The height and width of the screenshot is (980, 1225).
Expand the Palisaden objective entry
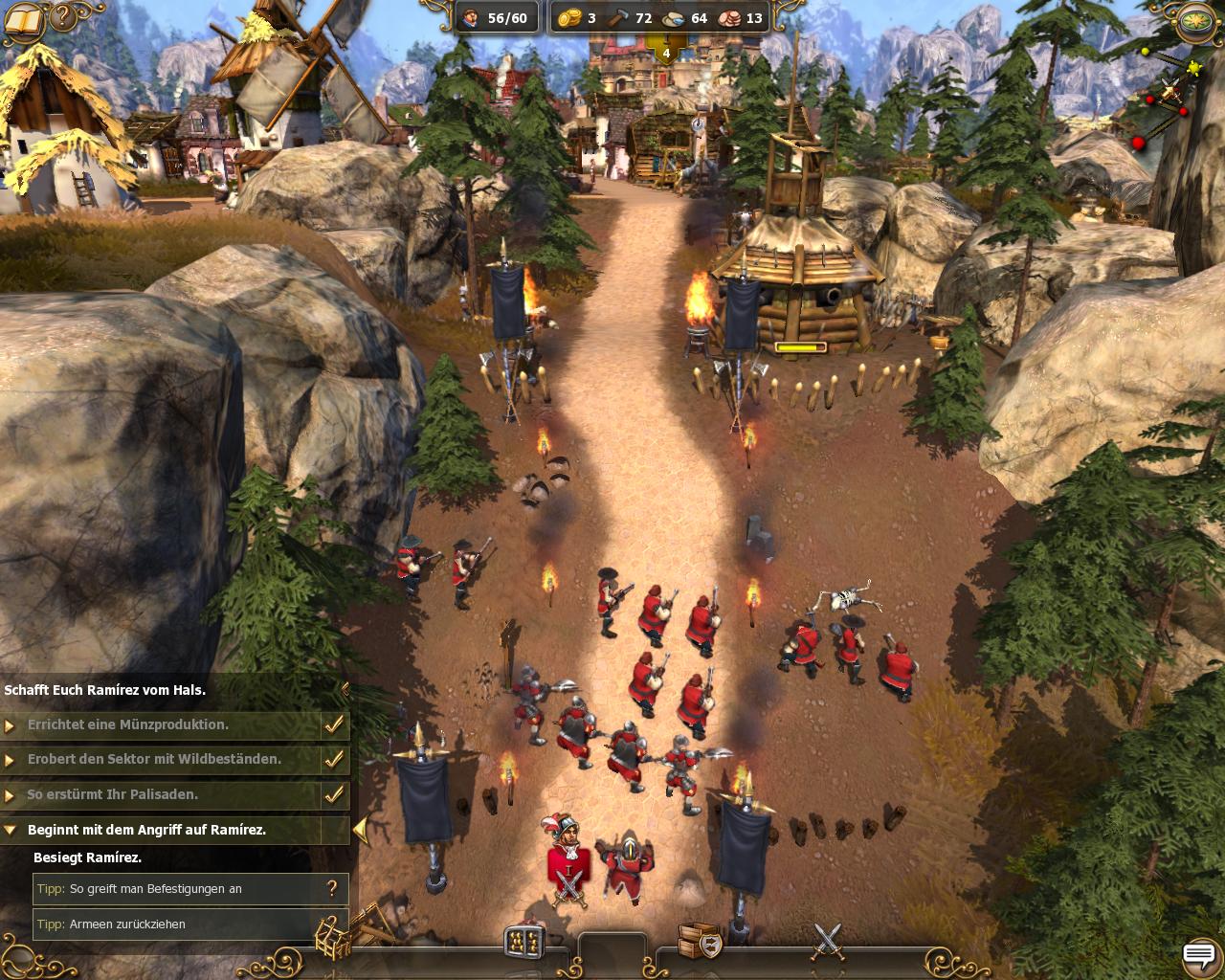coord(11,795)
